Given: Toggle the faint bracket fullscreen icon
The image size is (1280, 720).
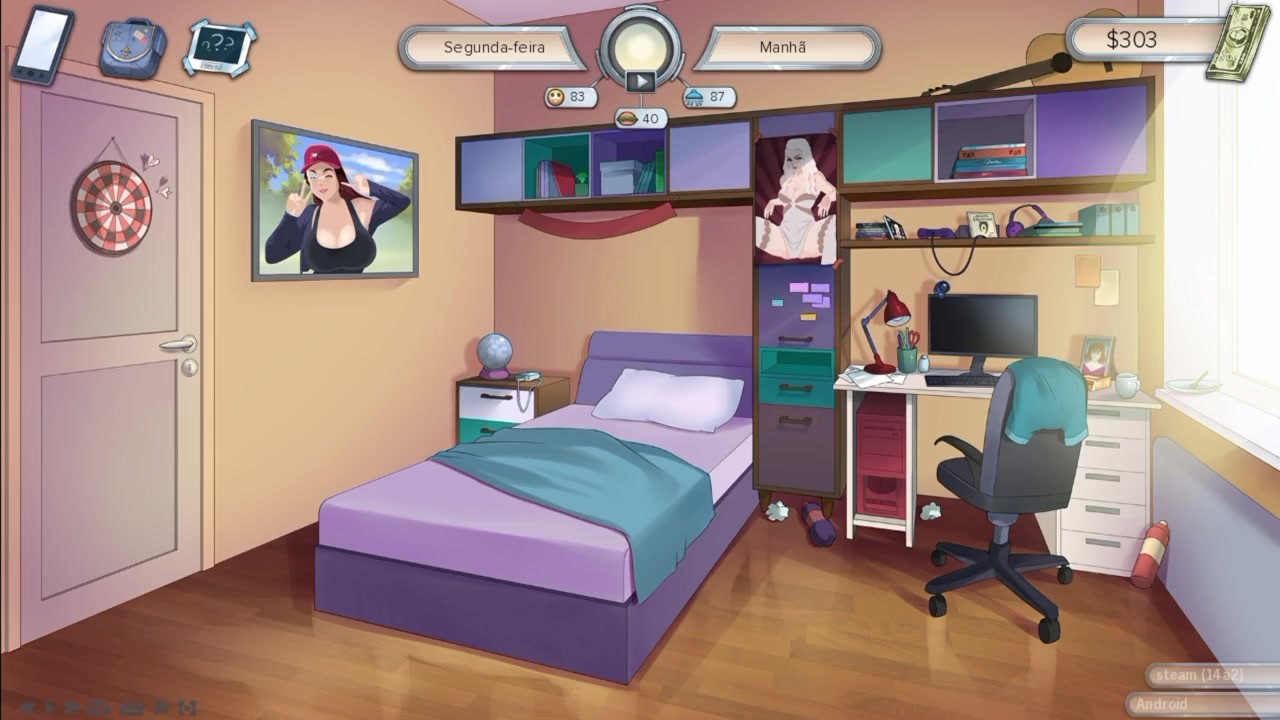Looking at the screenshot, I should 188,707.
